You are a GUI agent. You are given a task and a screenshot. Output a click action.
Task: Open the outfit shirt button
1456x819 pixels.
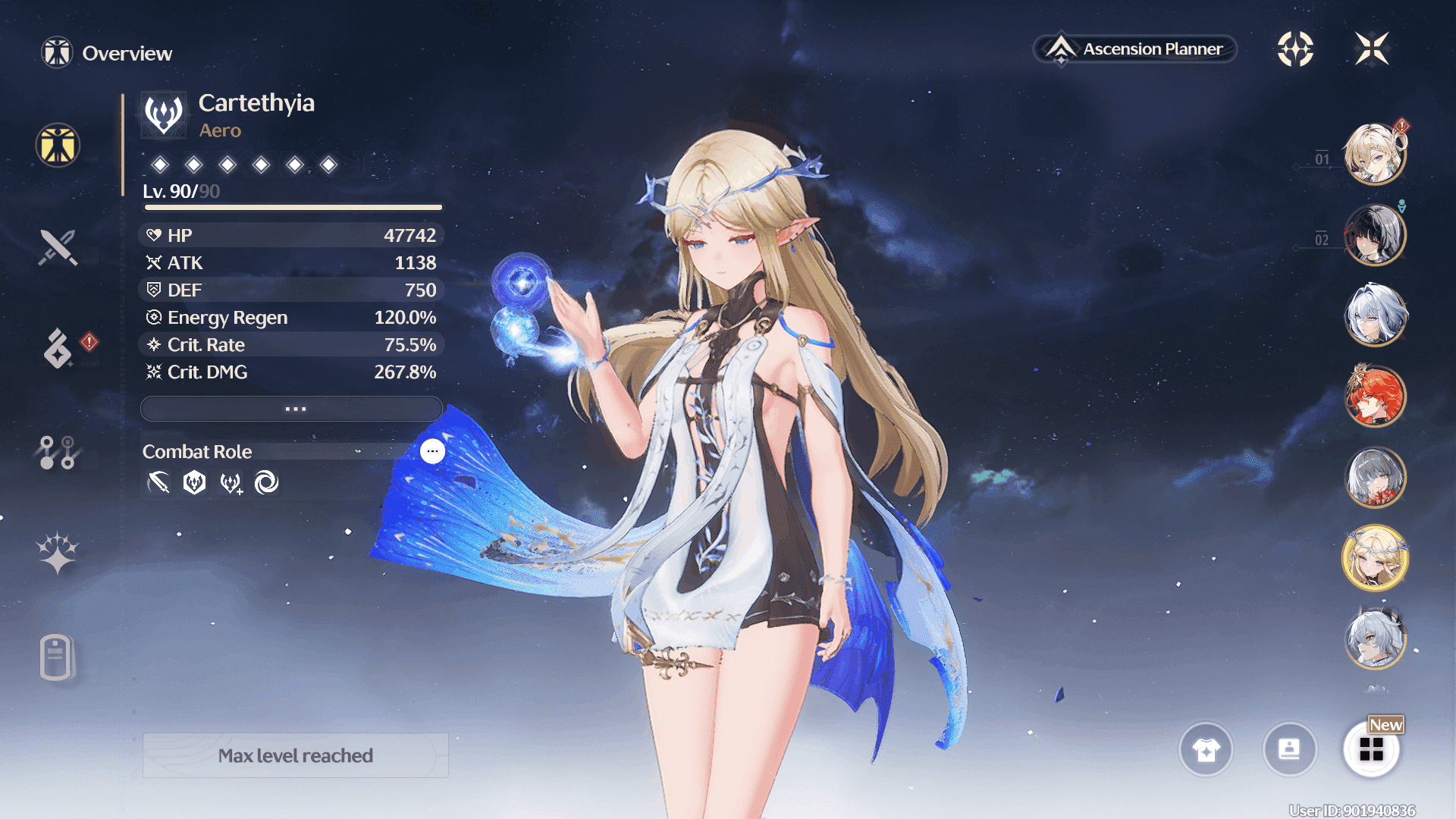1206,749
